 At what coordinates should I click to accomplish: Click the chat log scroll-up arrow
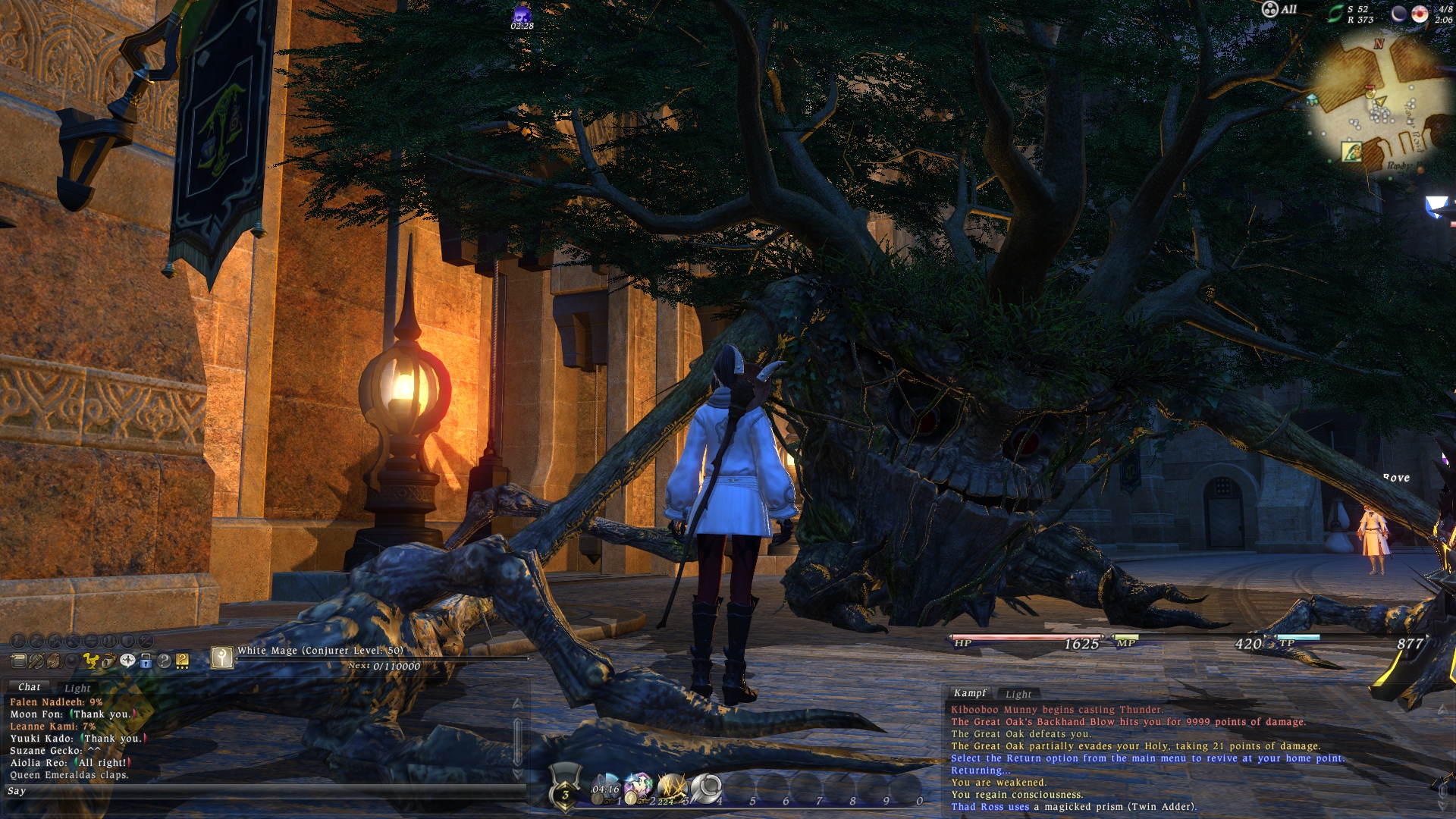(518, 704)
